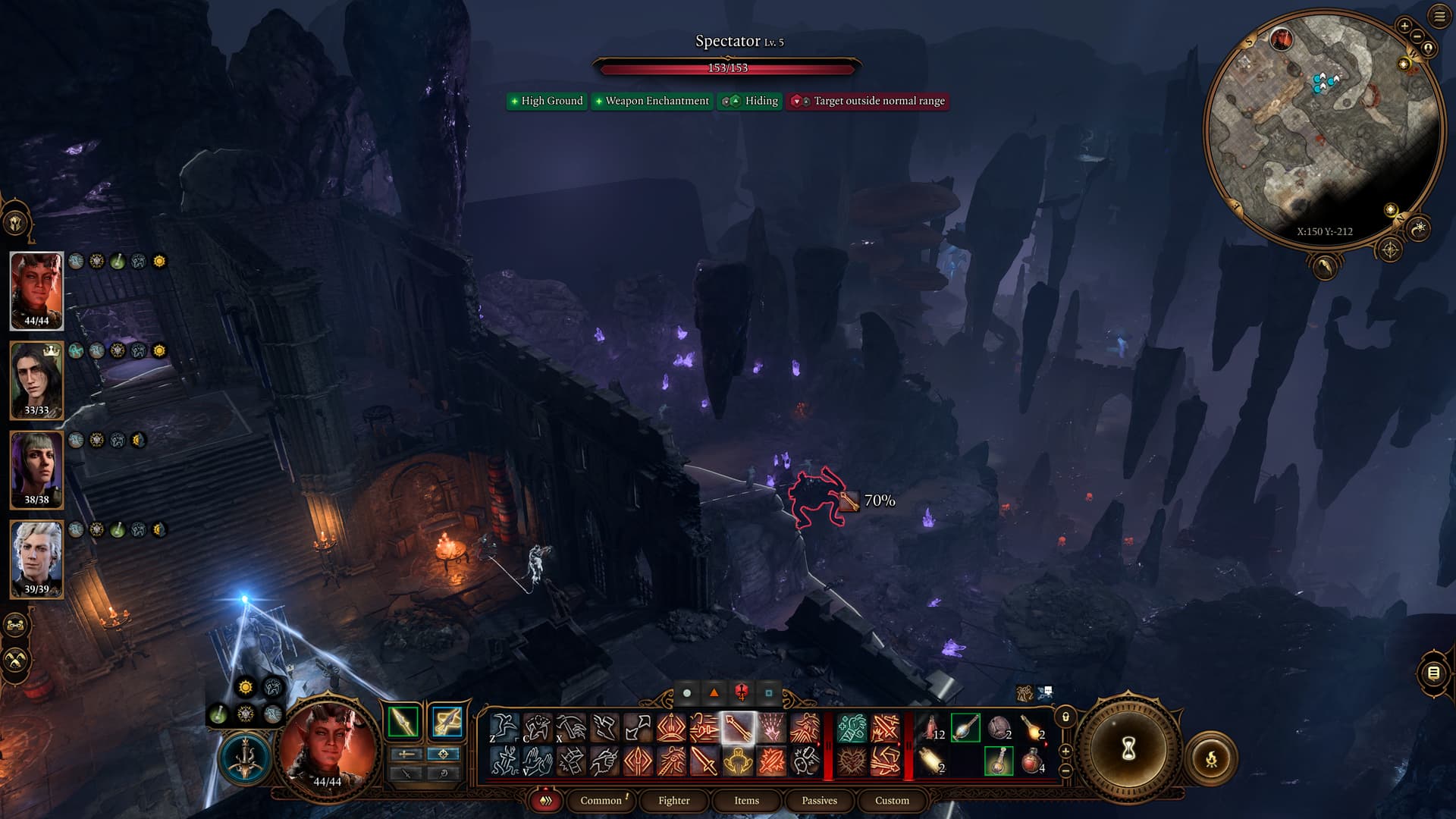Image resolution: width=1456 pixels, height=819 pixels.
Task: Select Astarion's party portrait
Action: click(x=36, y=559)
